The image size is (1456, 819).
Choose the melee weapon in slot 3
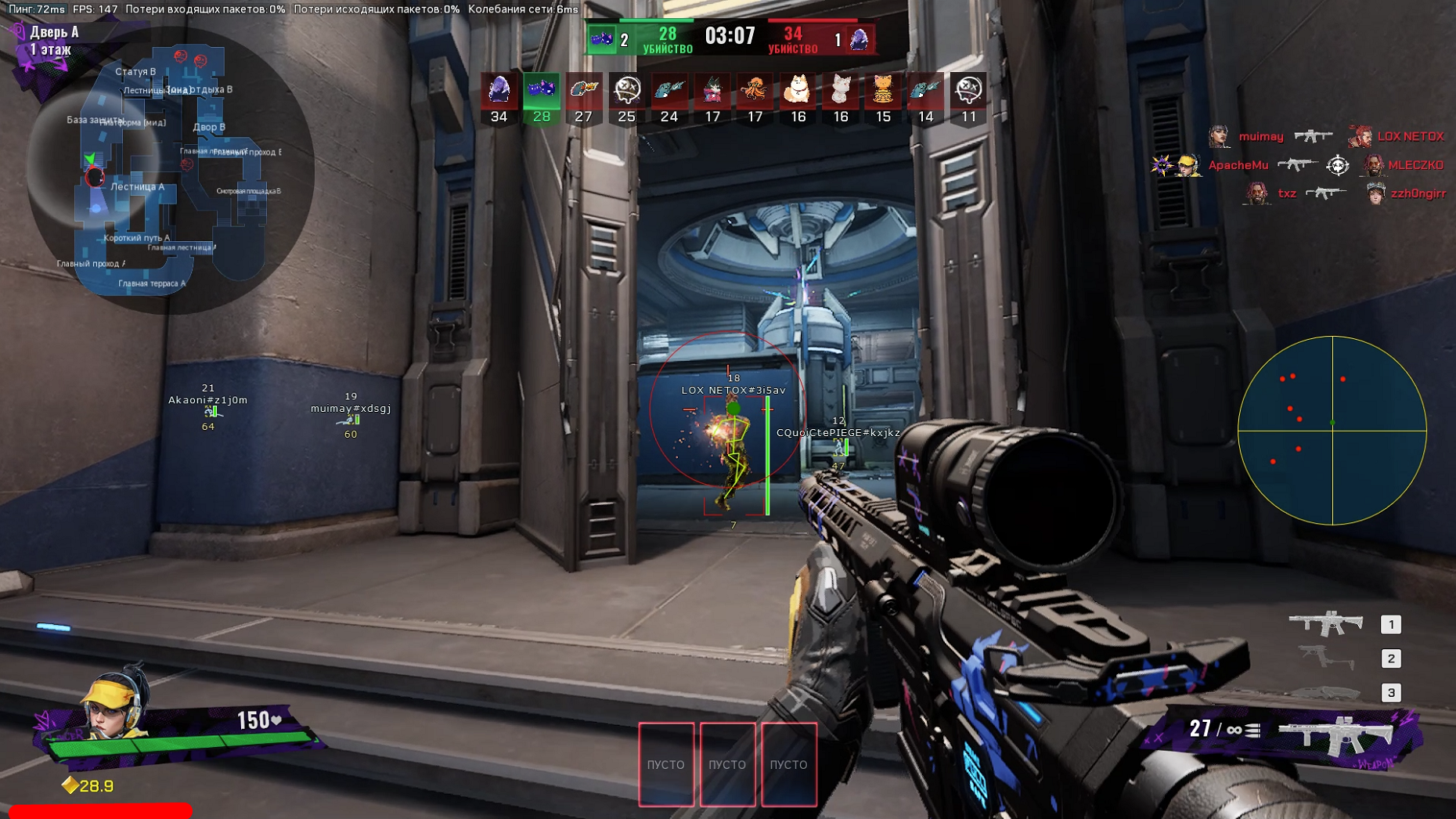[x=1326, y=692]
